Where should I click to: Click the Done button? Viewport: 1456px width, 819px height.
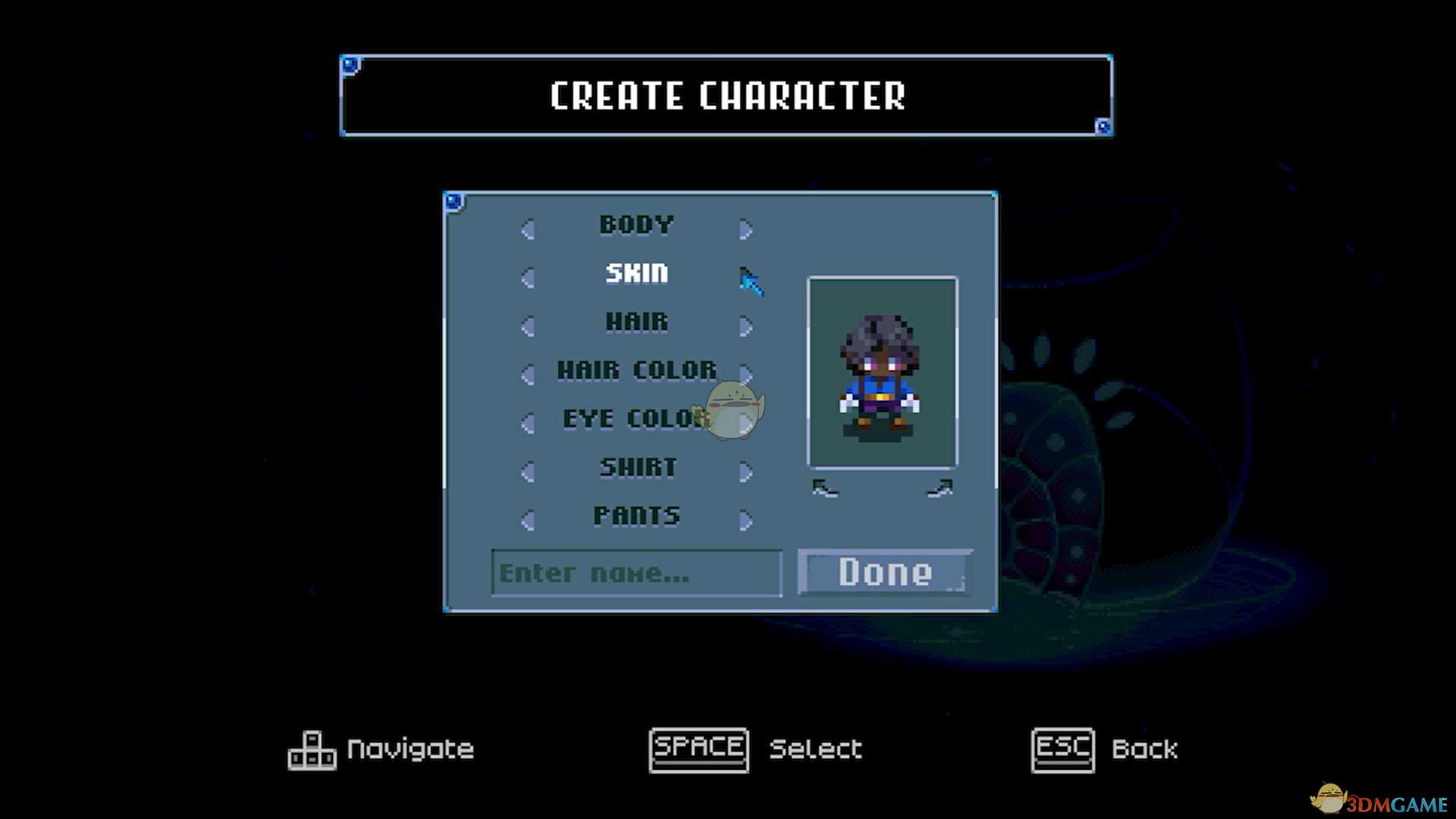[885, 572]
